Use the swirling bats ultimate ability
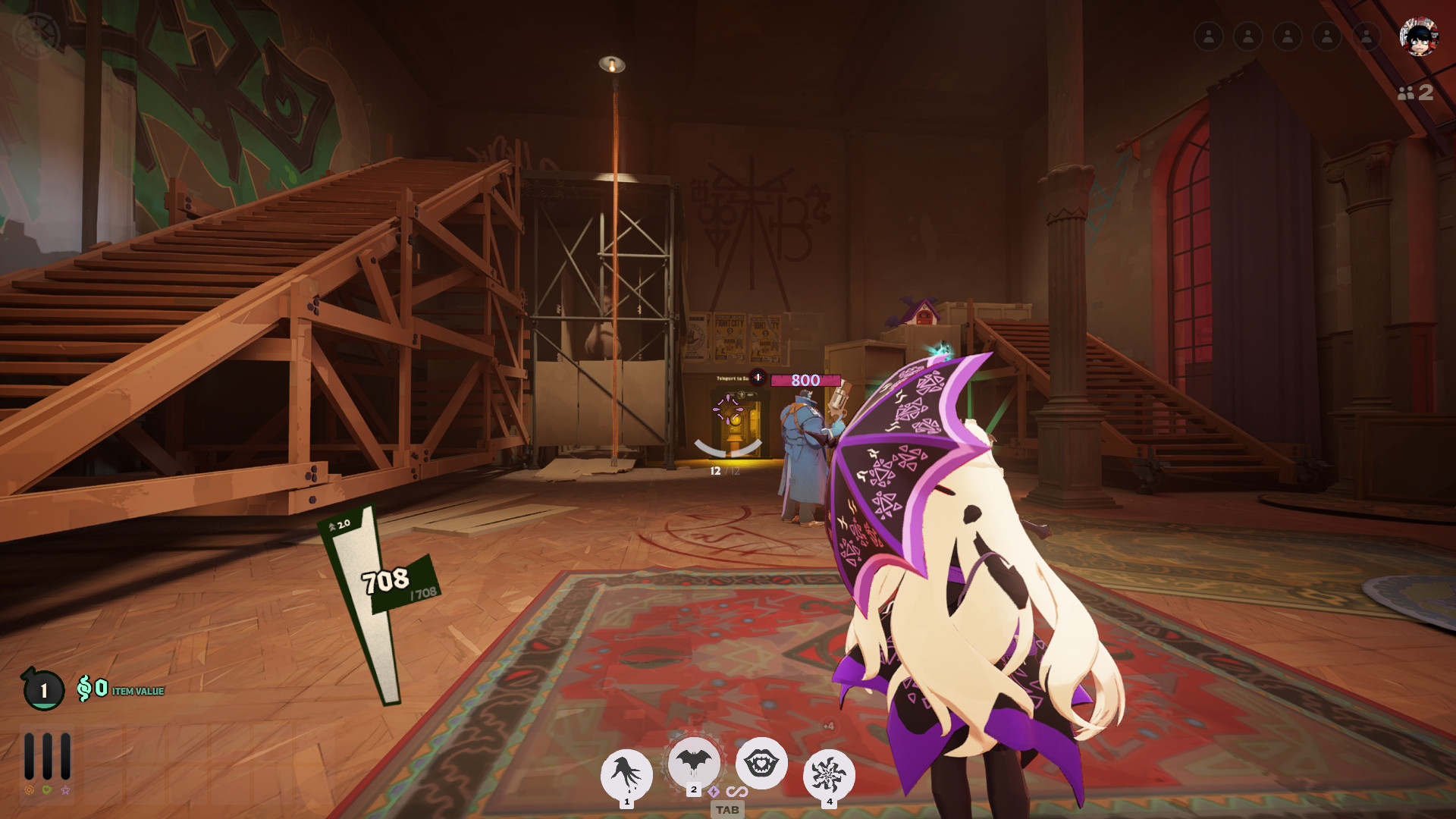 point(828,774)
